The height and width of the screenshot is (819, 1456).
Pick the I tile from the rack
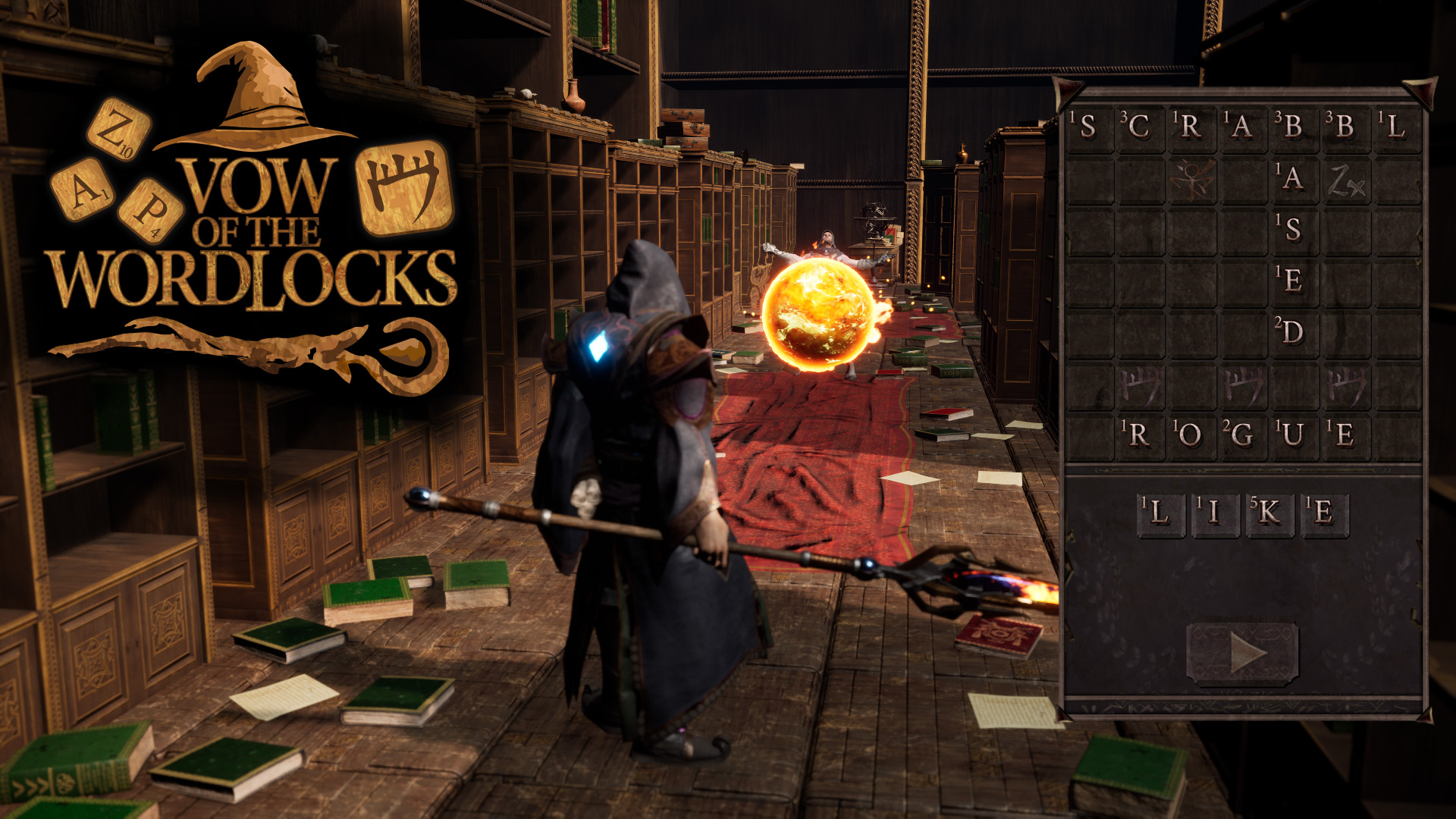point(1215,513)
